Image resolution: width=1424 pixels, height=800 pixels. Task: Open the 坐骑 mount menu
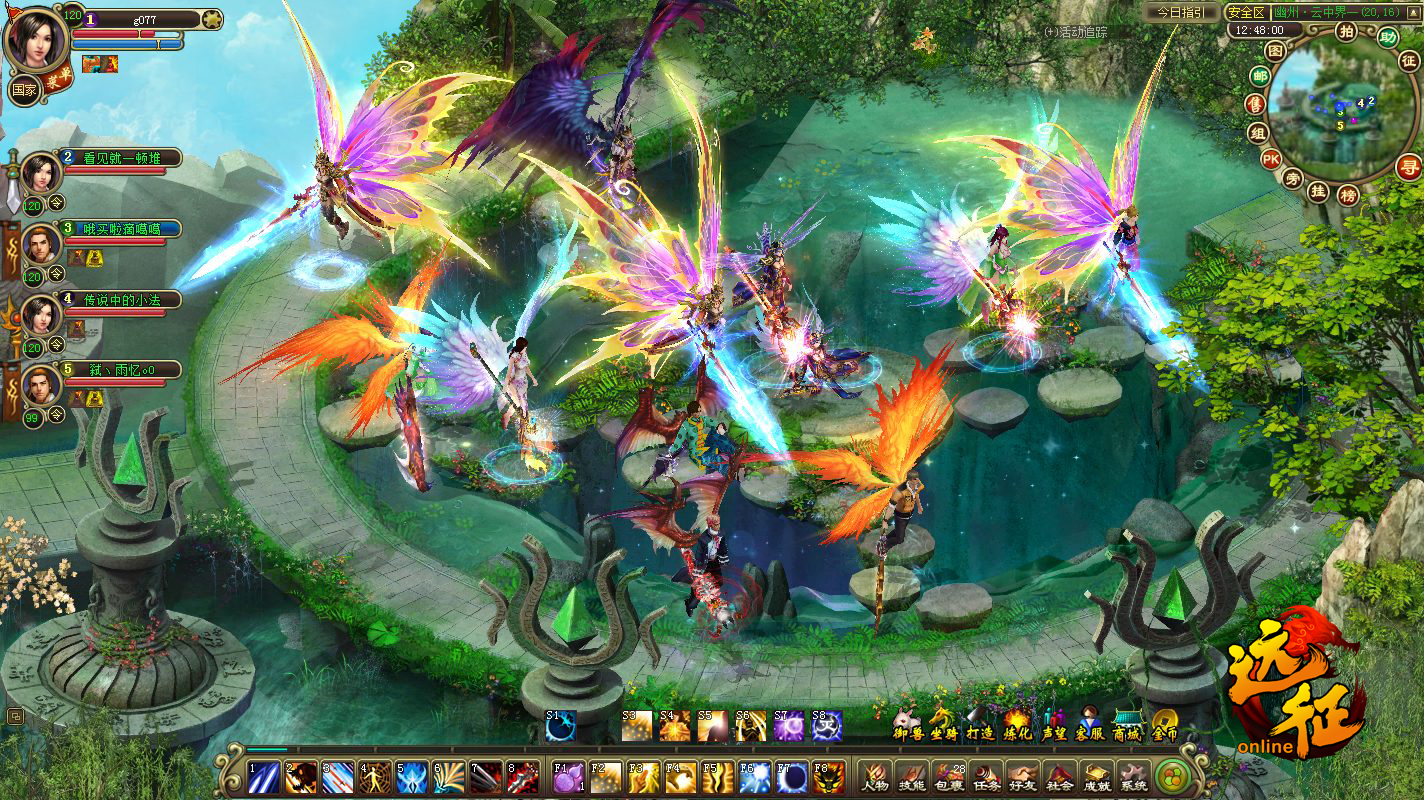click(941, 724)
